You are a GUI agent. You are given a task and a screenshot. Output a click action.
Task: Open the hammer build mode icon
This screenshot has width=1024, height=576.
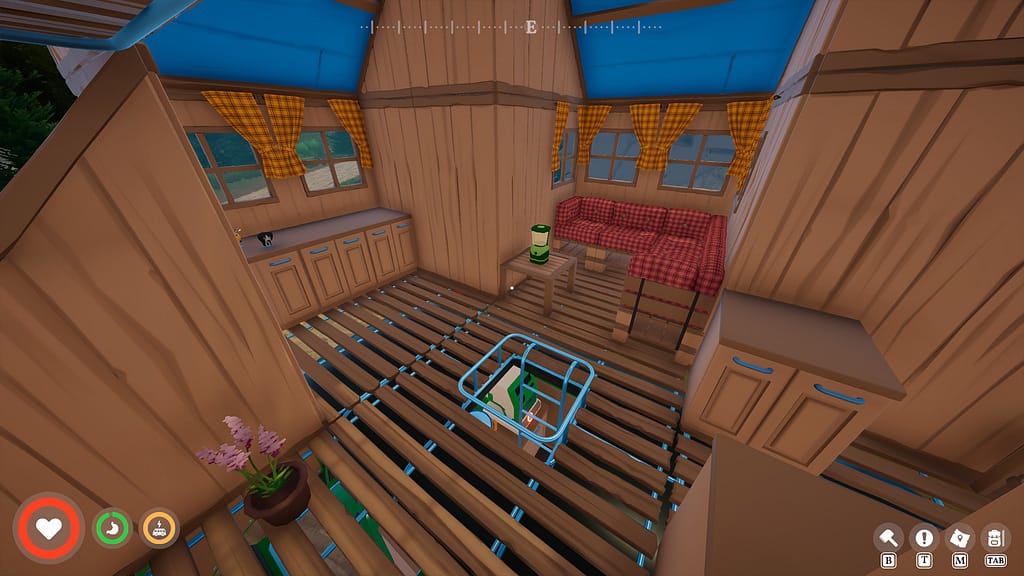click(x=888, y=538)
